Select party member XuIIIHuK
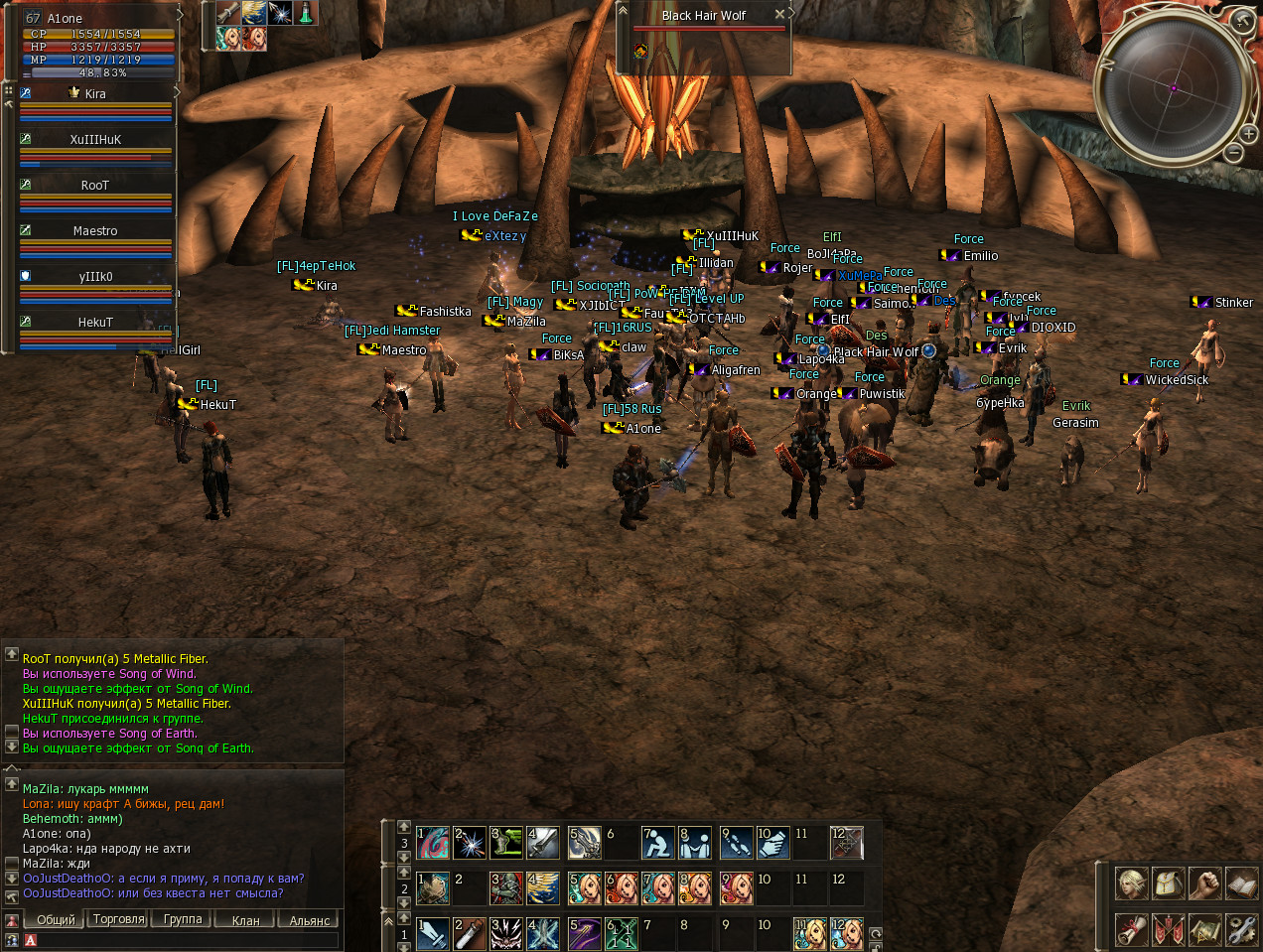The width and height of the screenshot is (1263, 952). (95, 140)
